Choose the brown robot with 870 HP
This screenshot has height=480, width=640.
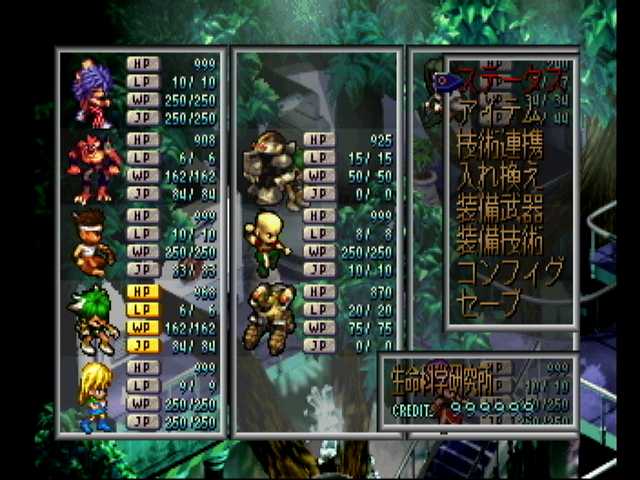click(x=270, y=318)
